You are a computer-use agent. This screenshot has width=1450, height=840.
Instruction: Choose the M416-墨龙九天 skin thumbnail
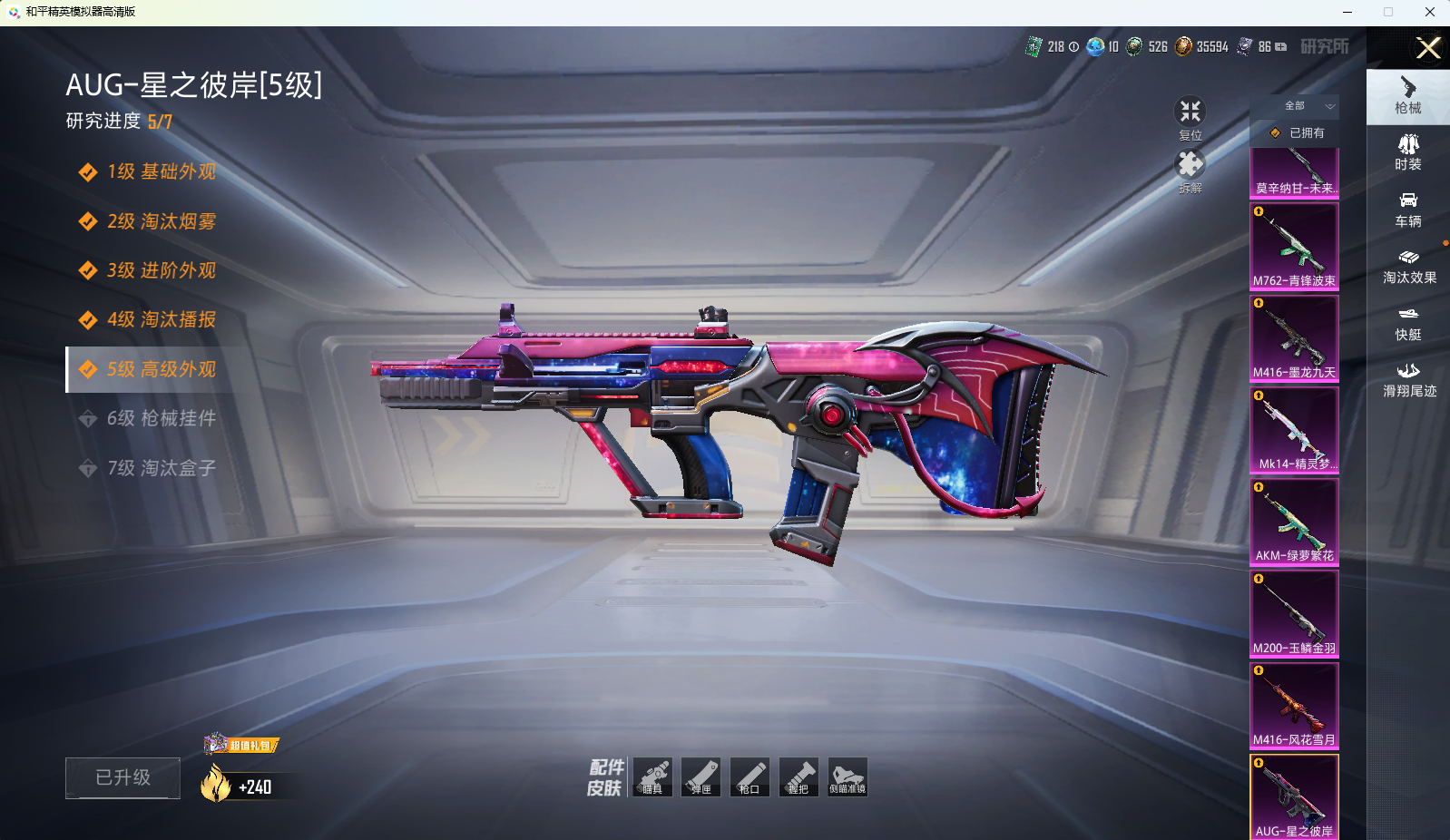point(1294,337)
